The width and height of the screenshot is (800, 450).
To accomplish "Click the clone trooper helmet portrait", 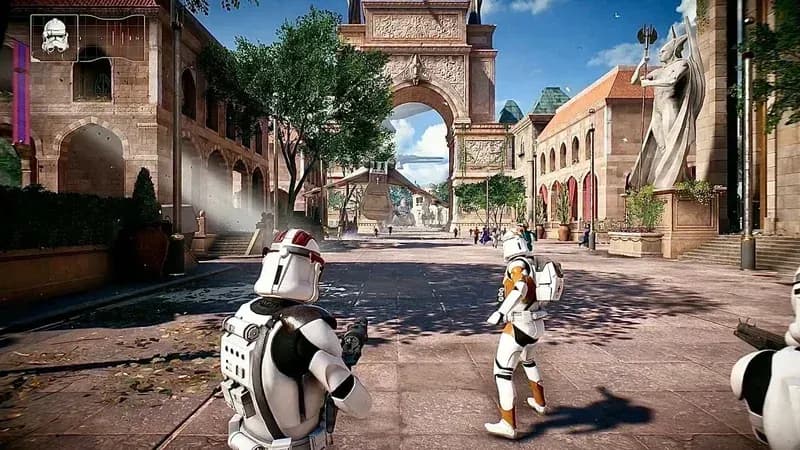I will (x=55, y=38).
